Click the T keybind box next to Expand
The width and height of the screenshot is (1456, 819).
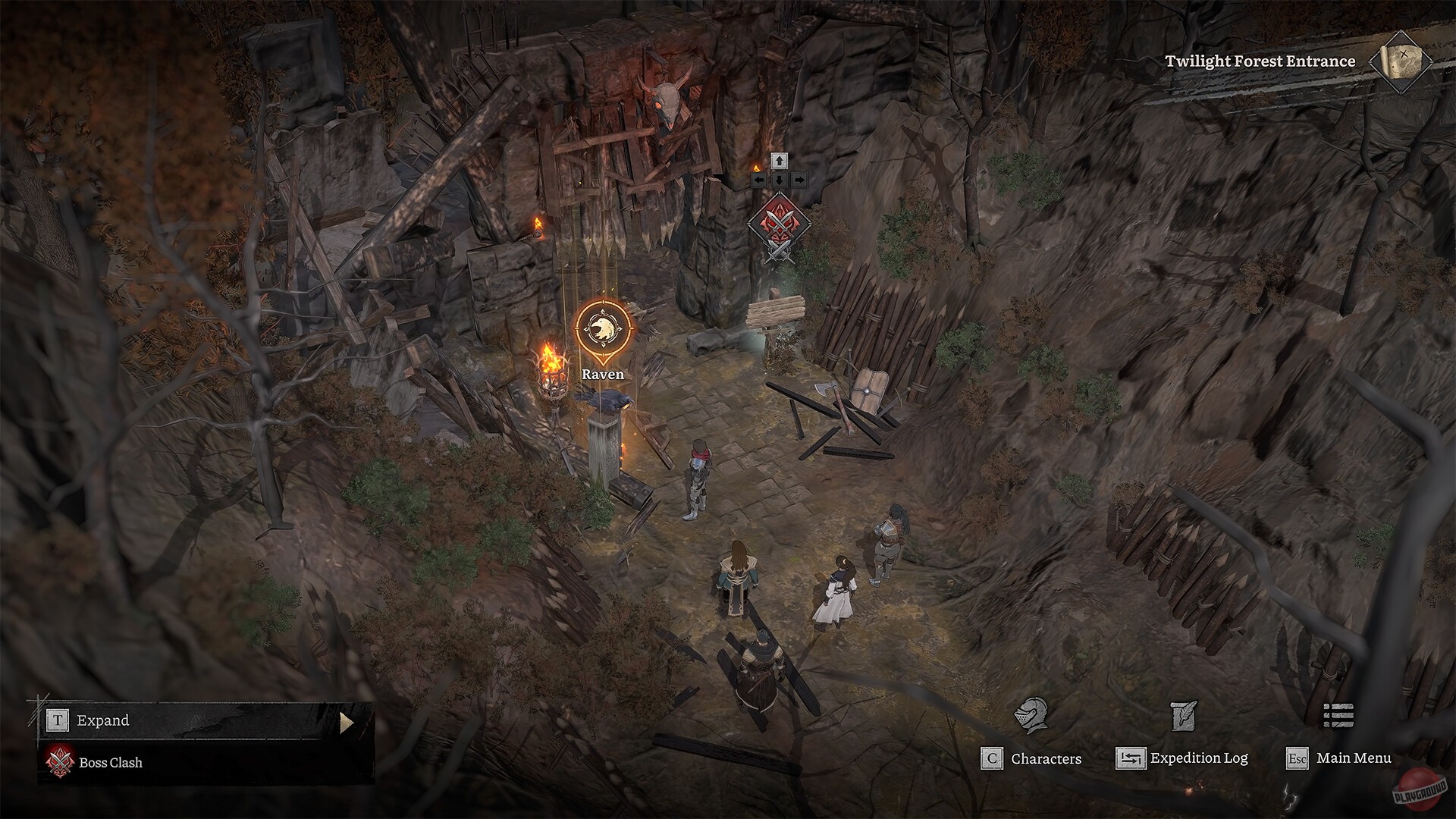58,720
